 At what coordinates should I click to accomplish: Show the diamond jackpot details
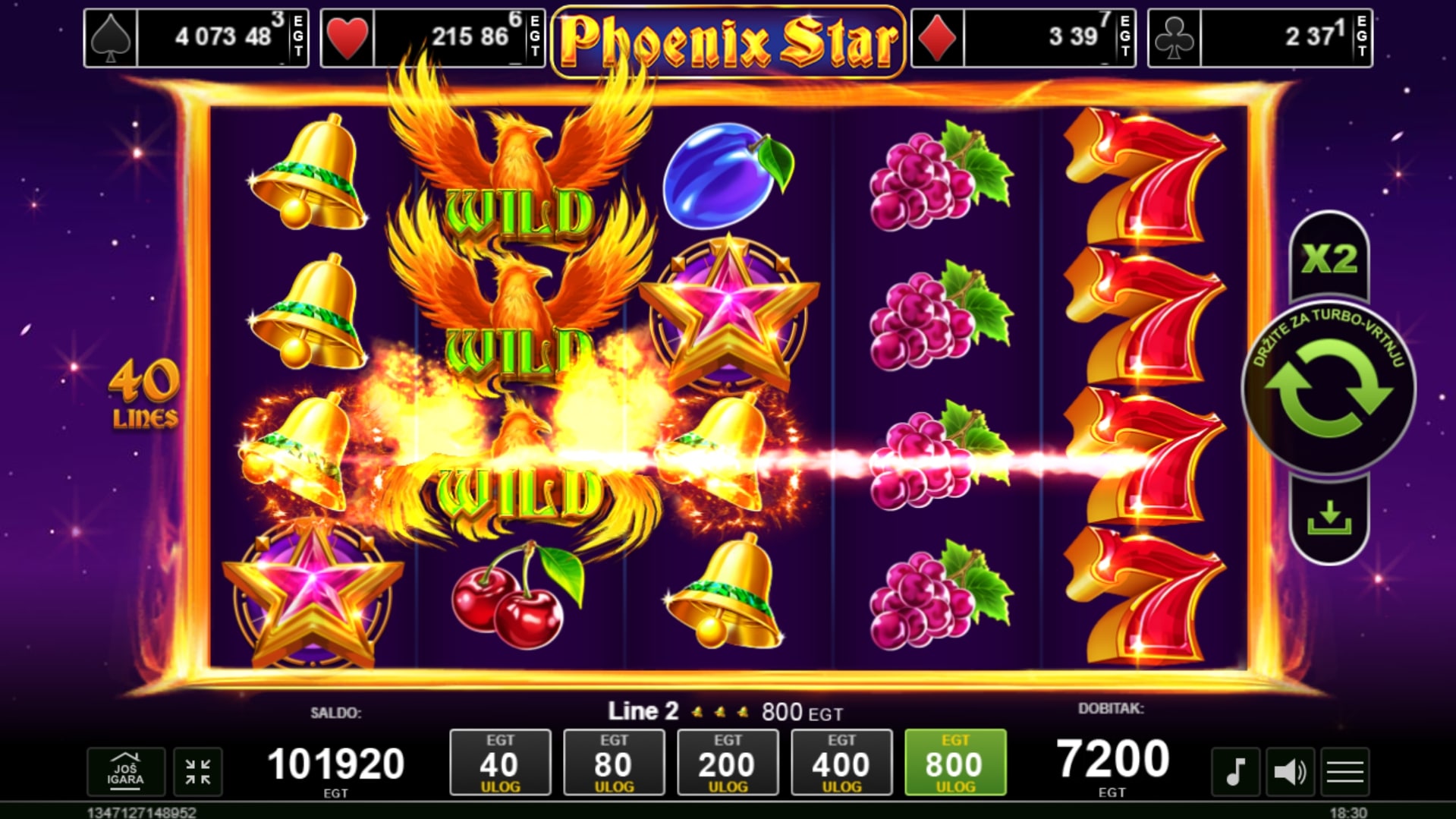point(1023,38)
